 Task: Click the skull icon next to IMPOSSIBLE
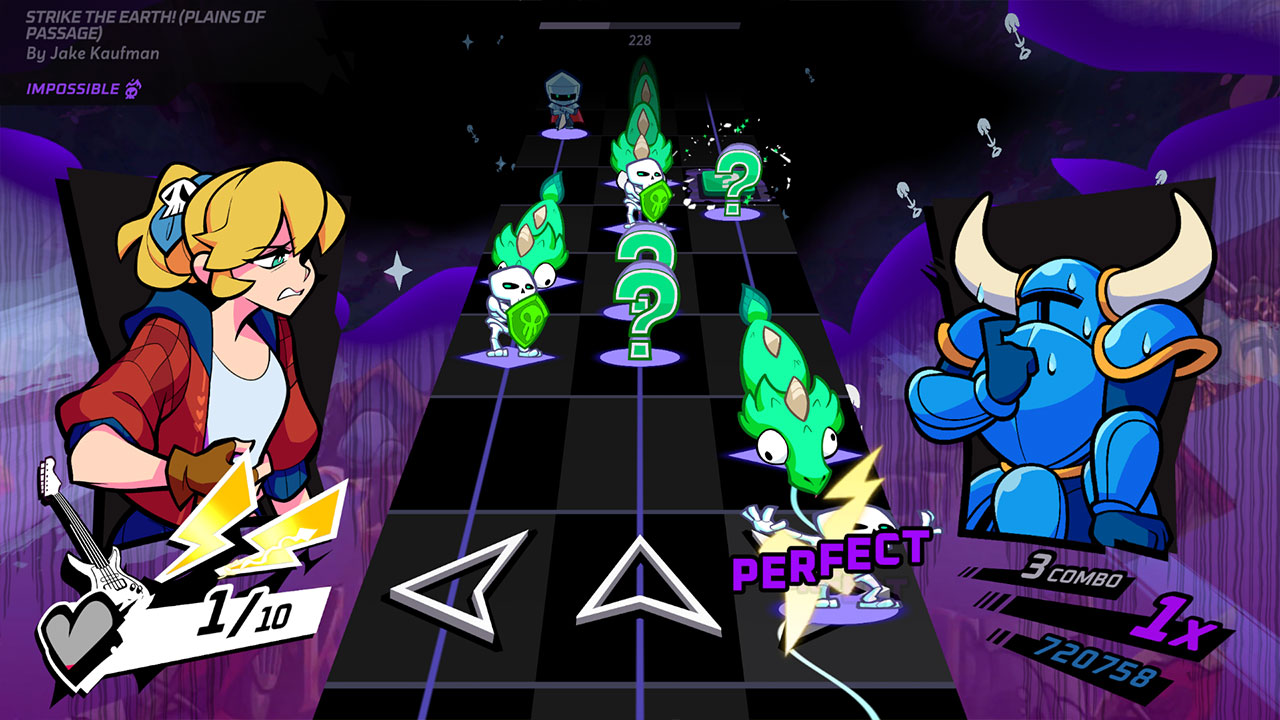pos(131,88)
